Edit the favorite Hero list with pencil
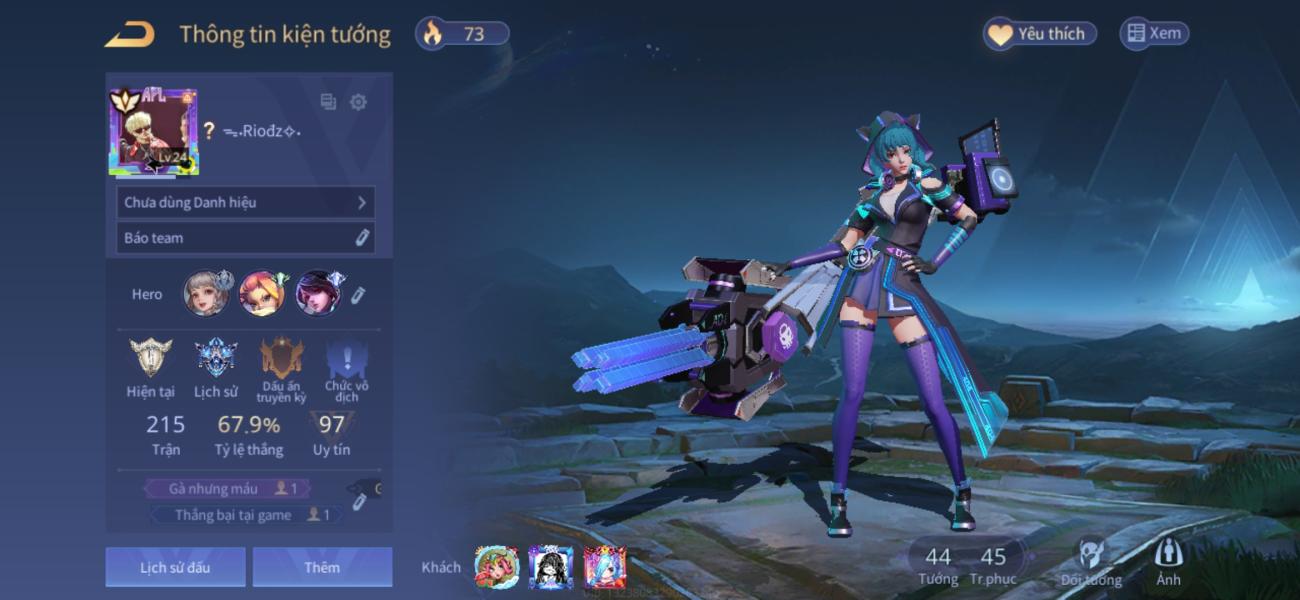This screenshot has width=1300, height=600. tap(359, 294)
